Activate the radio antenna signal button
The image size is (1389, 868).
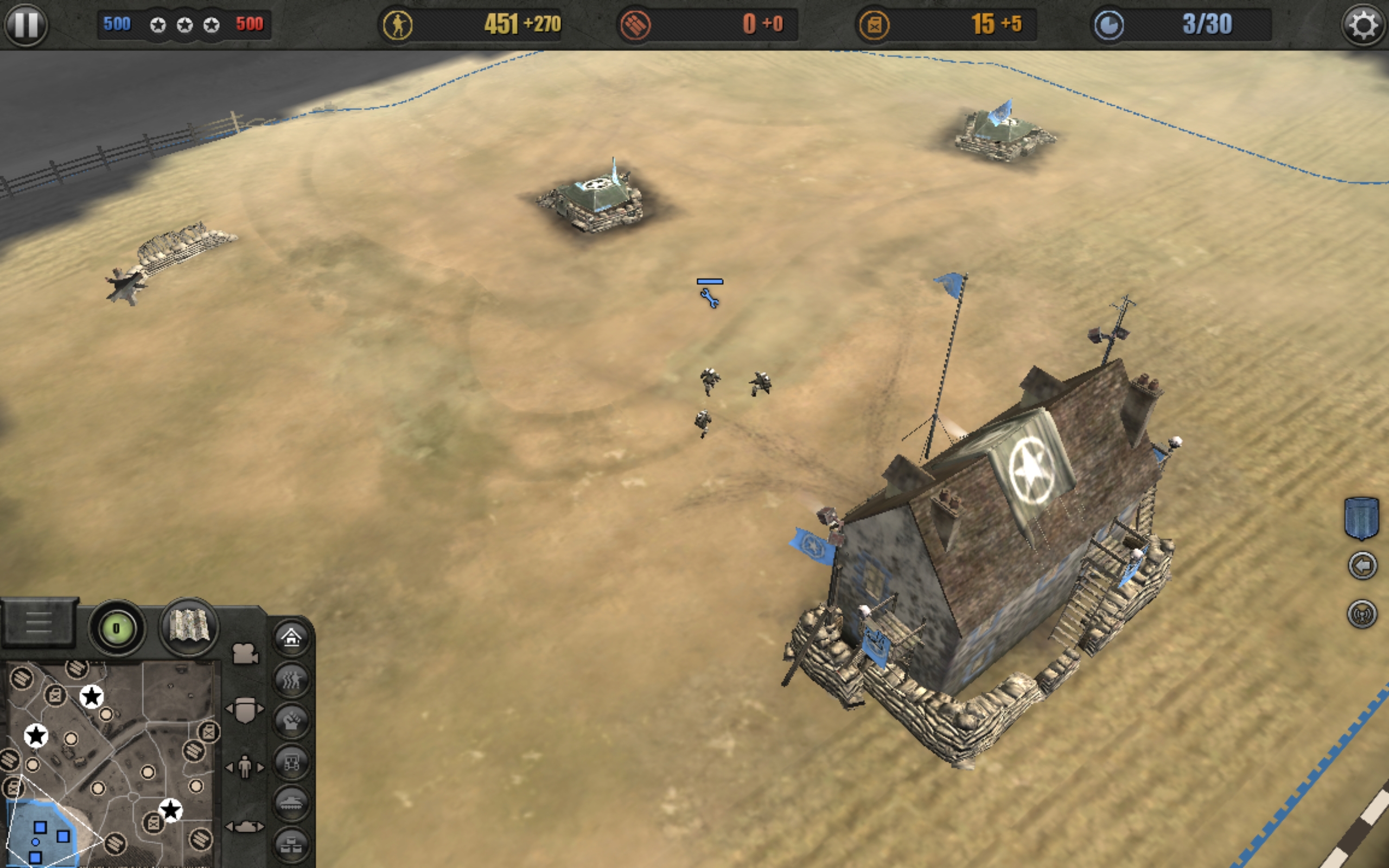pyautogui.click(x=1362, y=614)
